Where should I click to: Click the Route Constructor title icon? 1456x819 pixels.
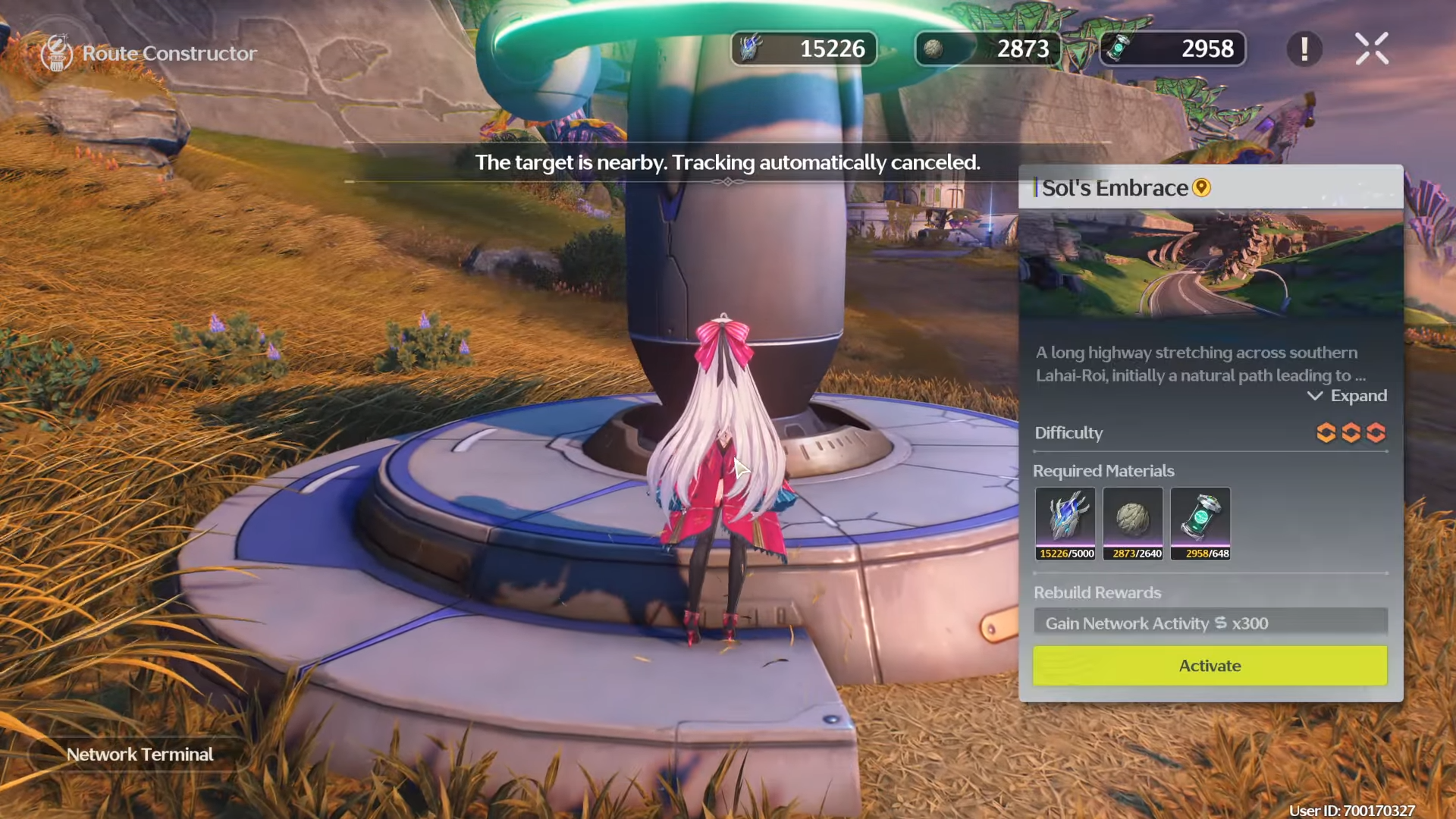click(57, 53)
